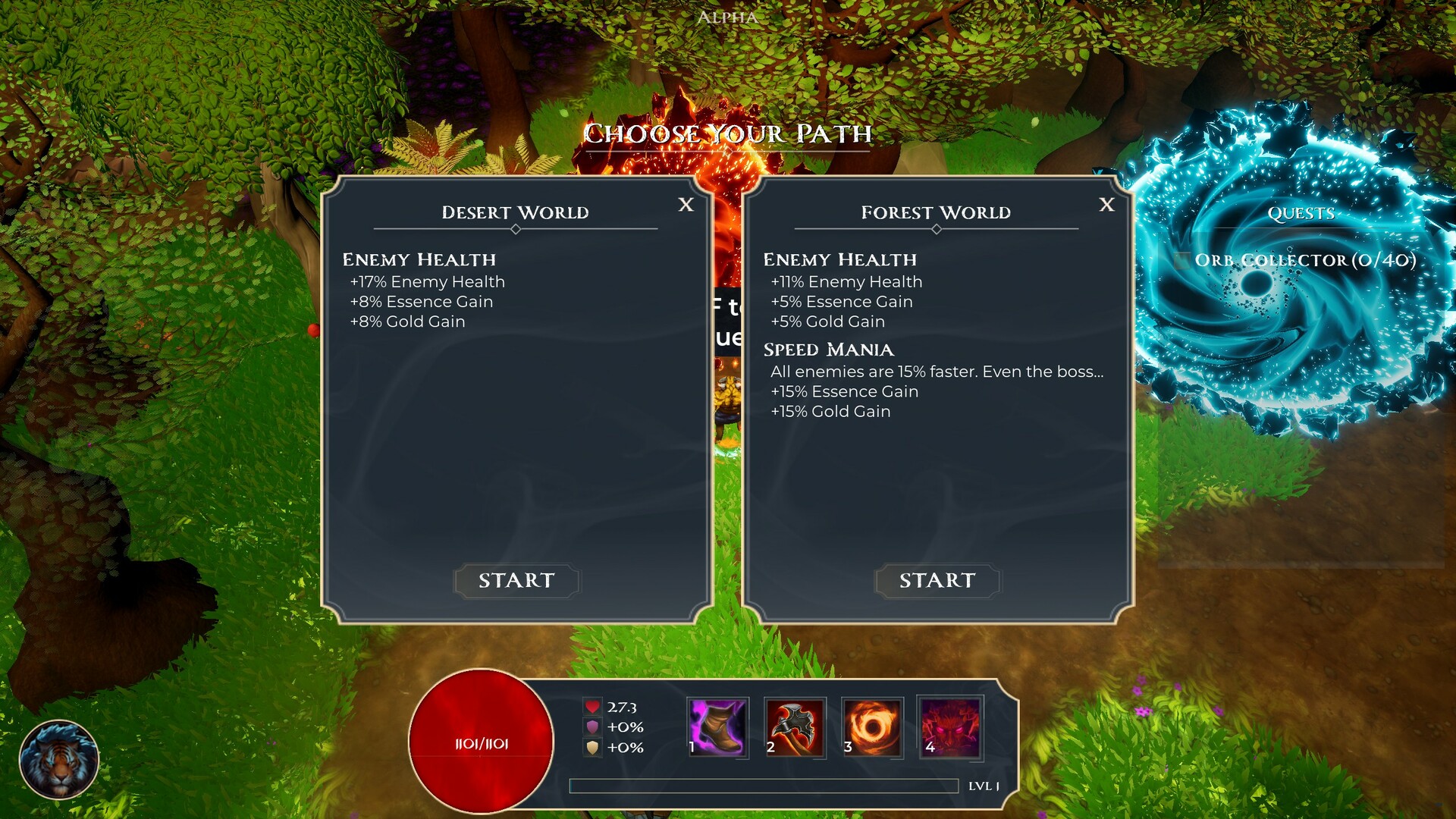Select the Forest World panel title
Image resolution: width=1456 pixels, height=819 pixels.
coord(937,212)
